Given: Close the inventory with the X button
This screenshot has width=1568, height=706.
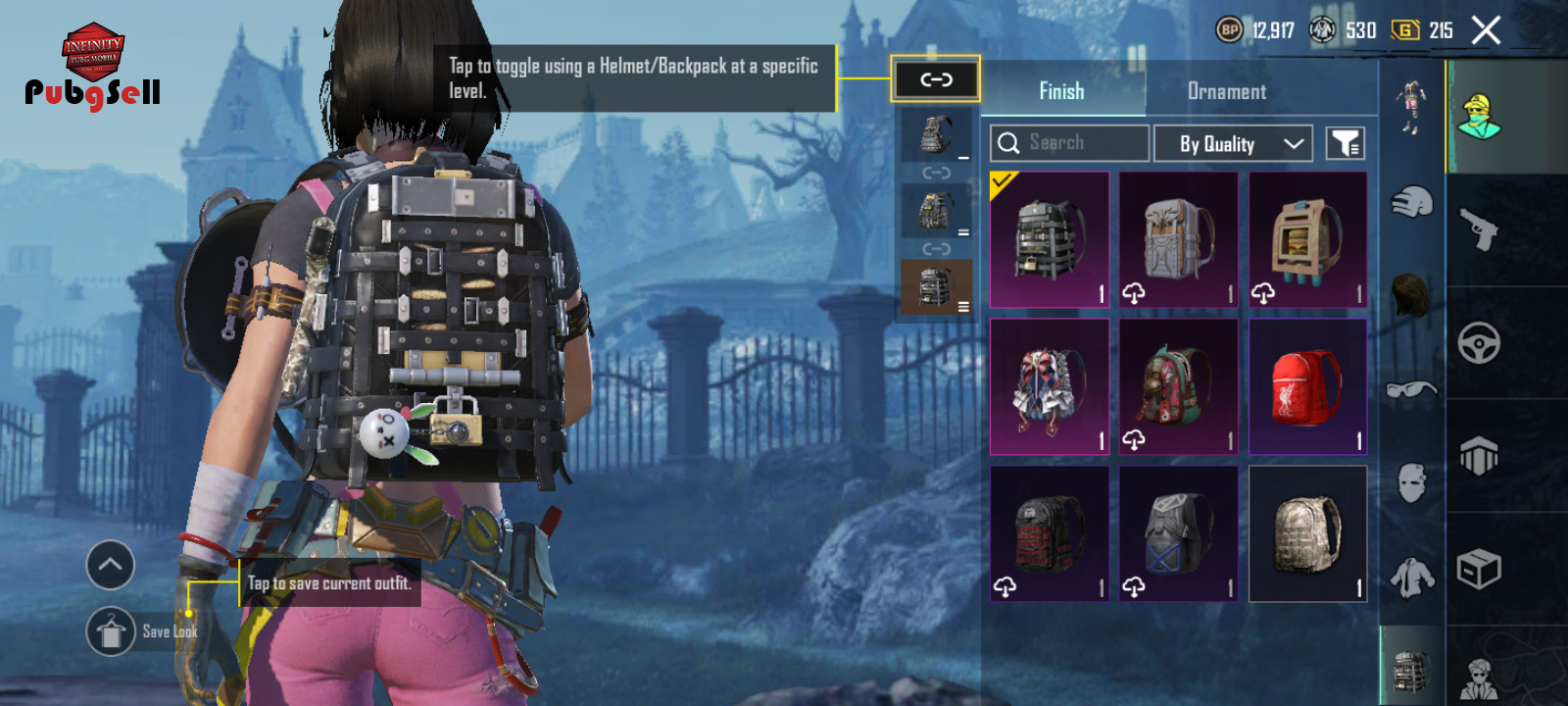Looking at the screenshot, I should click(1486, 30).
